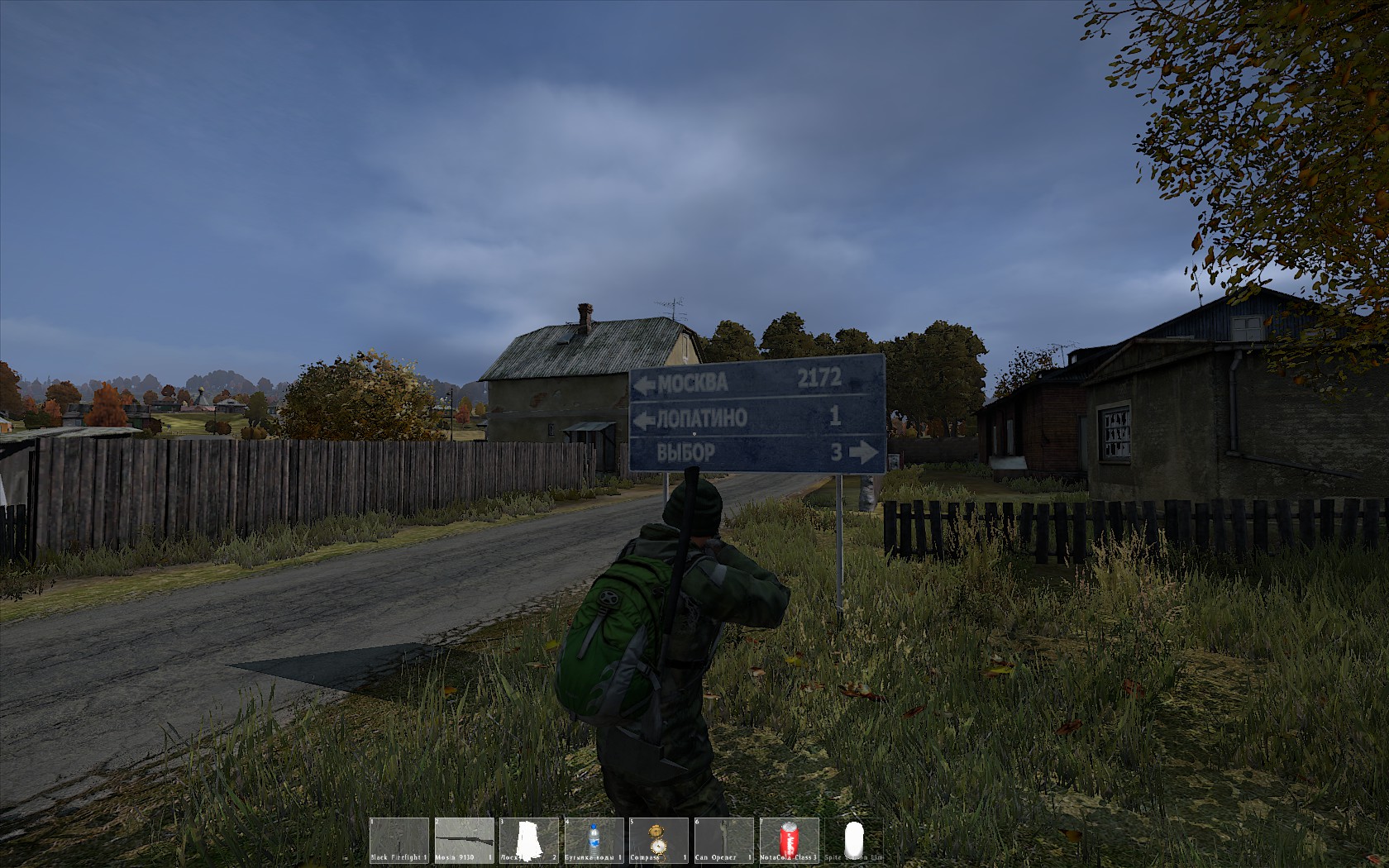Select the Spite soda can slot
Viewport: 1389px width, 868px height.
click(x=853, y=841)
